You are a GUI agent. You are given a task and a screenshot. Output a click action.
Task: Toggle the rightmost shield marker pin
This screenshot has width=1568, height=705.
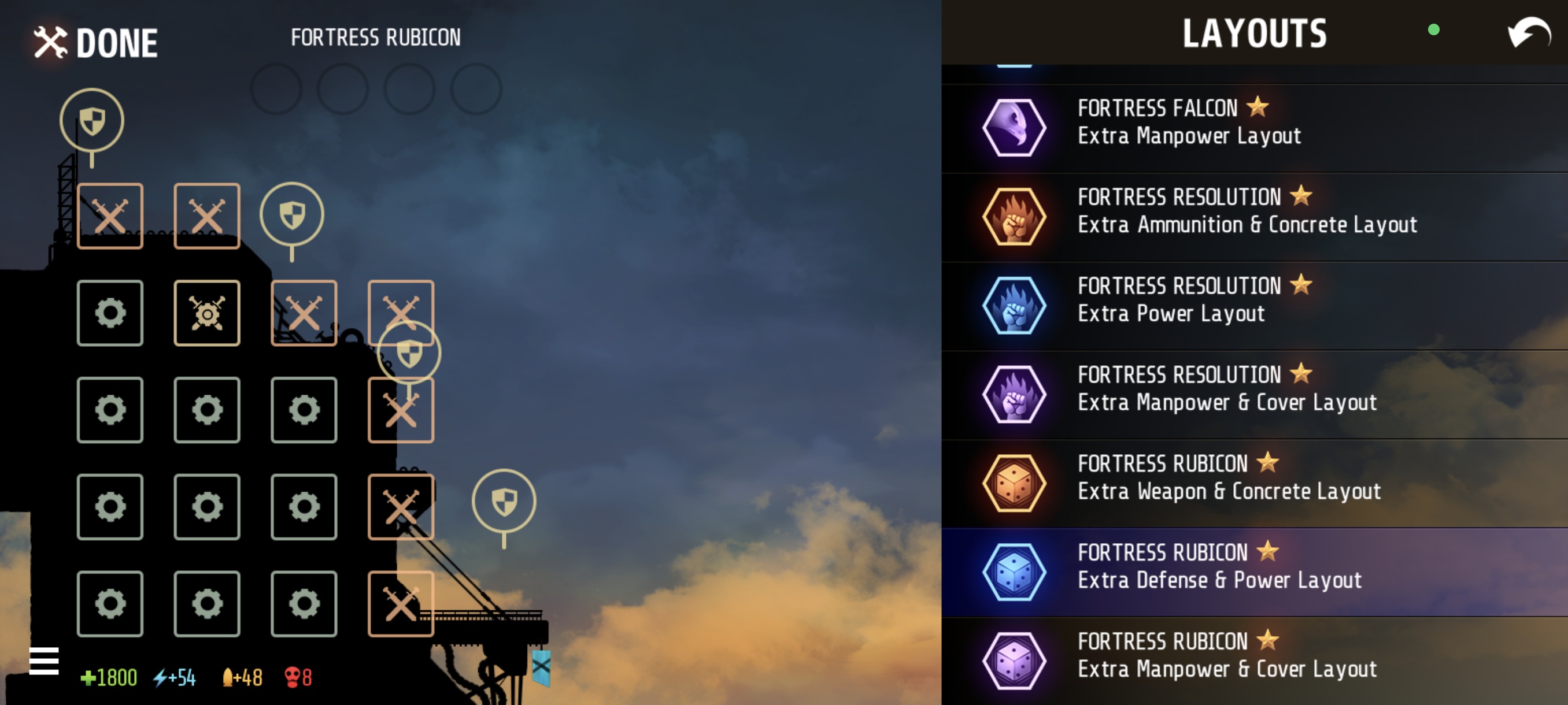(x=504, y=500)
